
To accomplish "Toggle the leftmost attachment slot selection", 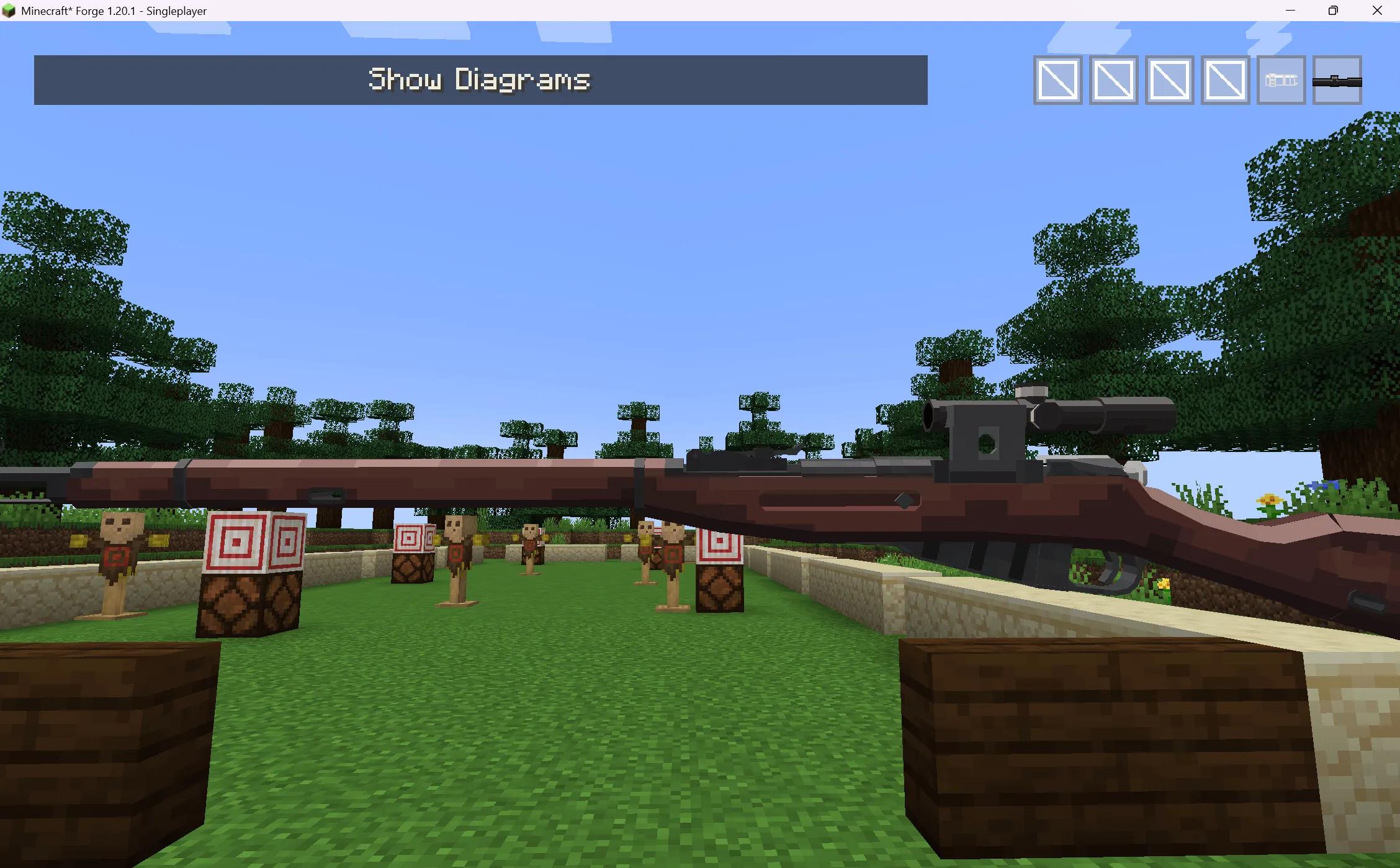I will pos(1057,79).
